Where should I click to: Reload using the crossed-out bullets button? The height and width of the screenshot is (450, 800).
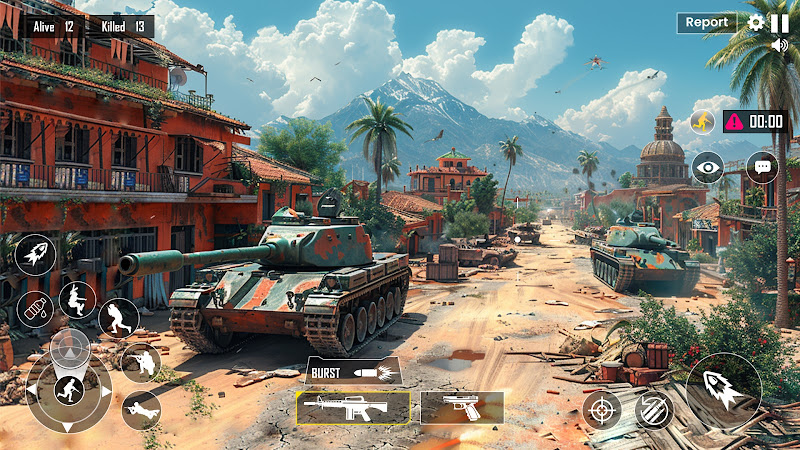[x=653, y=409]
